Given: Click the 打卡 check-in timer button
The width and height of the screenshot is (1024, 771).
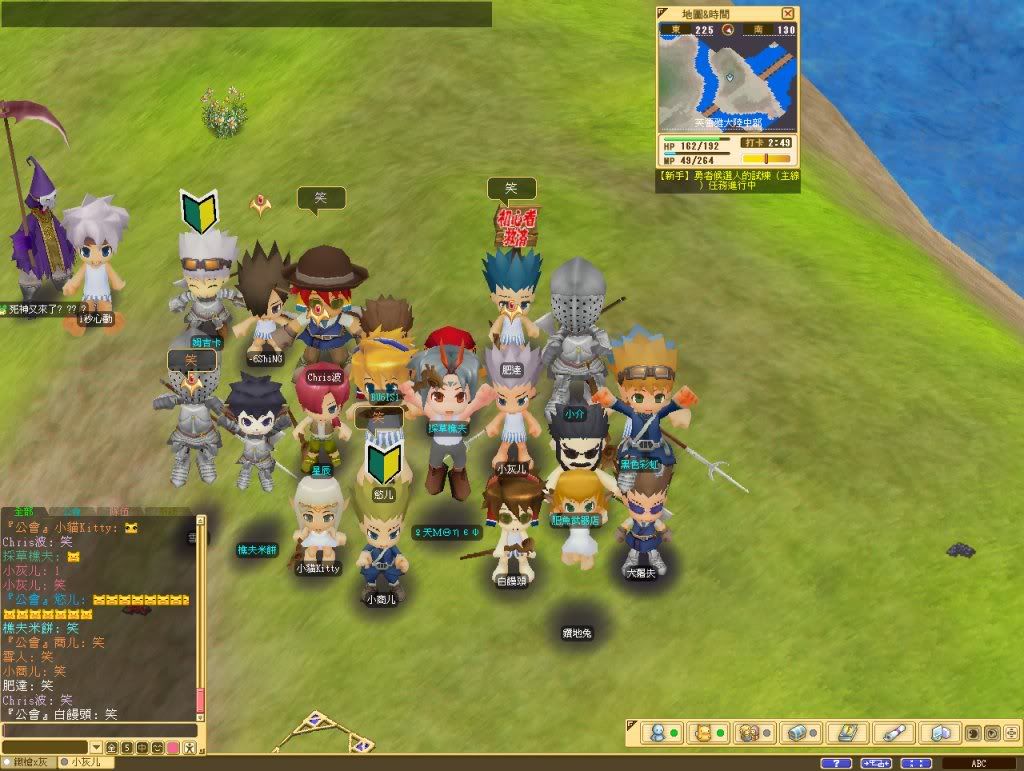Looking at the screenshot, I should [753, 143].
